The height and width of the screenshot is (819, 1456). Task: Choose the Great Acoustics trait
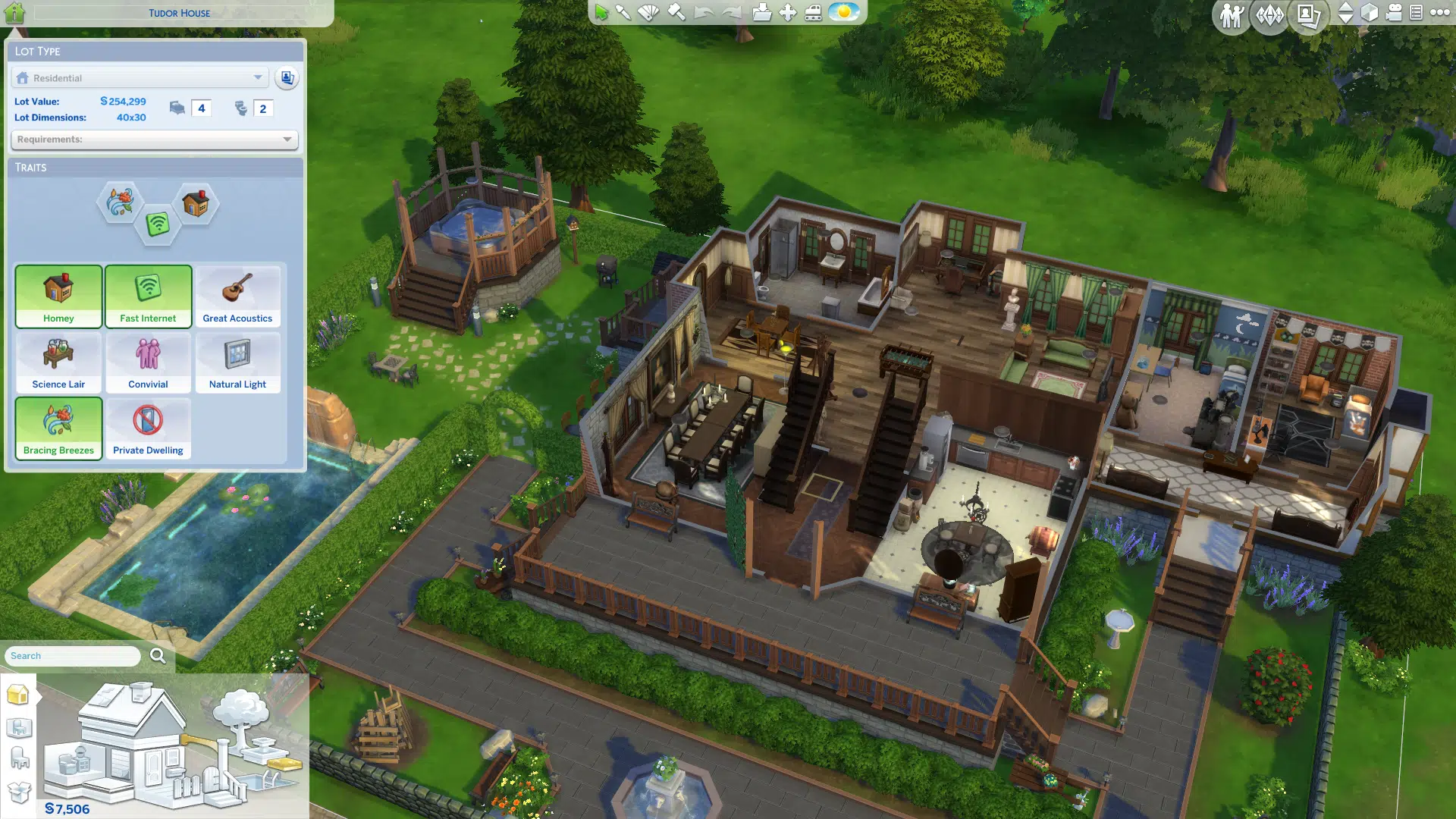coord(237,297)
